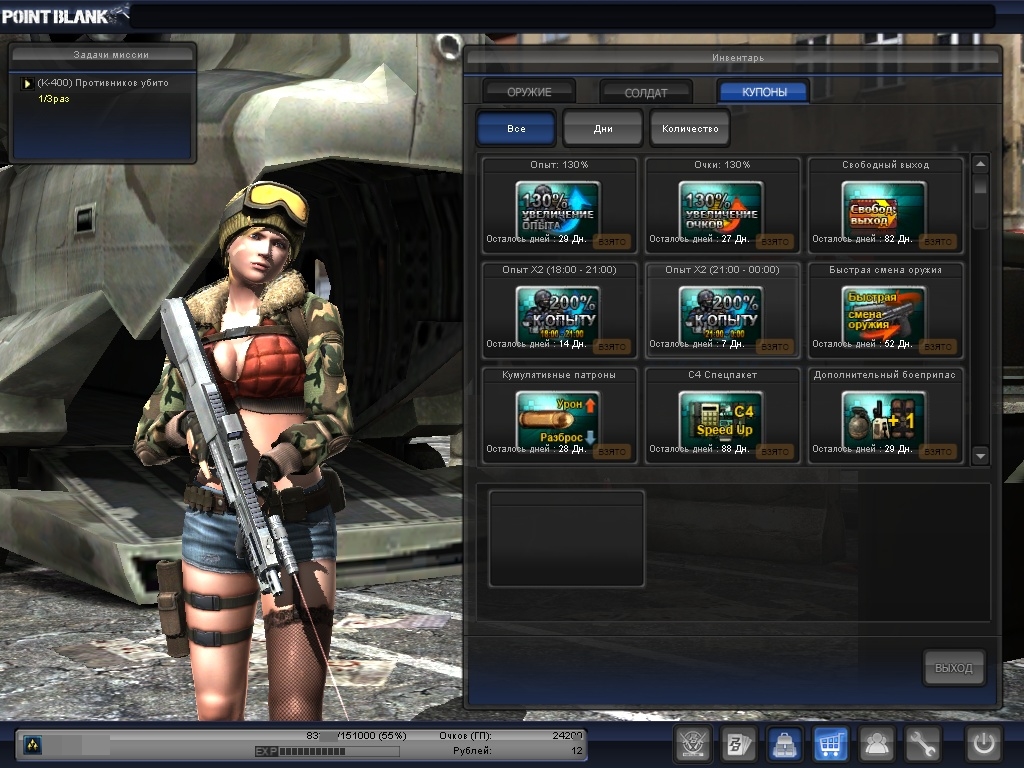Click the power icon to quit

pyautogui.click(x=984, y=744)
